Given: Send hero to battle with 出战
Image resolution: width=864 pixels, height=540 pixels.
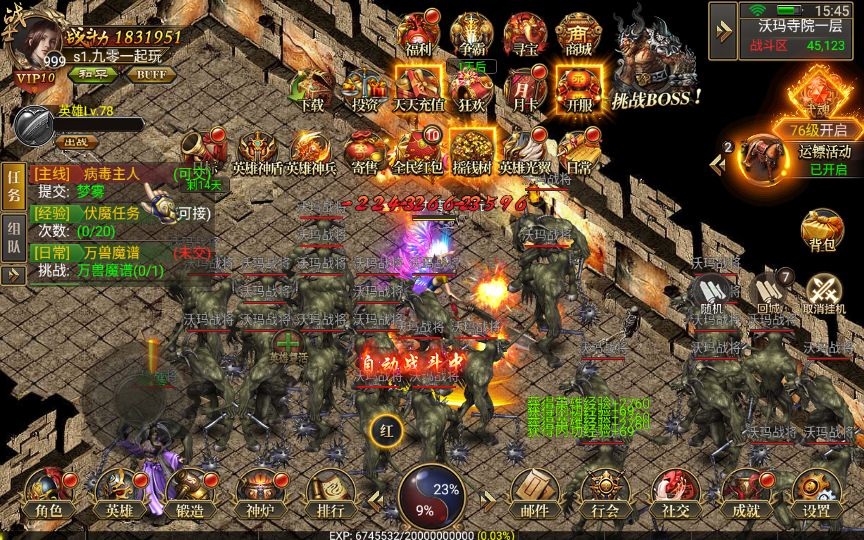Looking at the screenshot, I should (76, 143).
